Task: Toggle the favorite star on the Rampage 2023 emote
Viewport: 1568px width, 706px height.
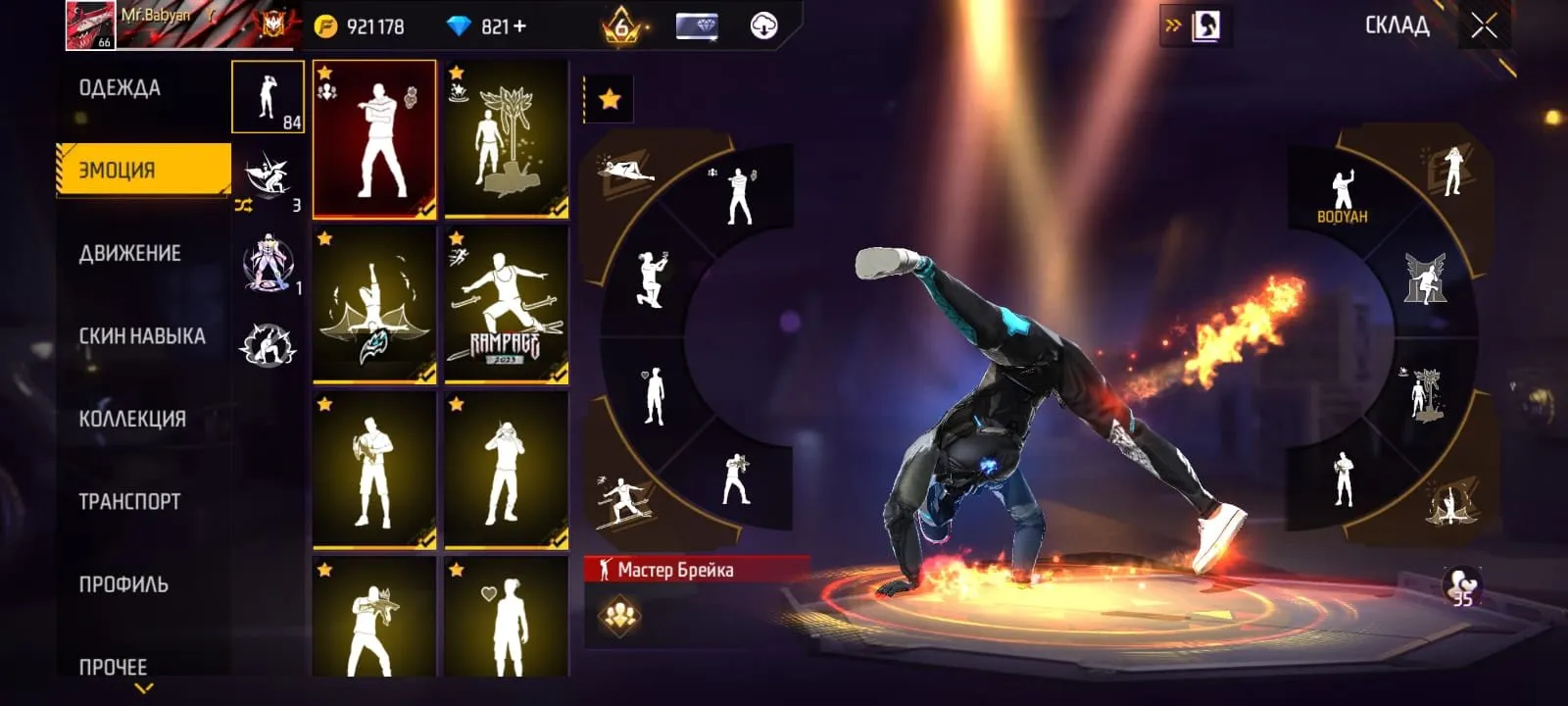Action: 457,236
